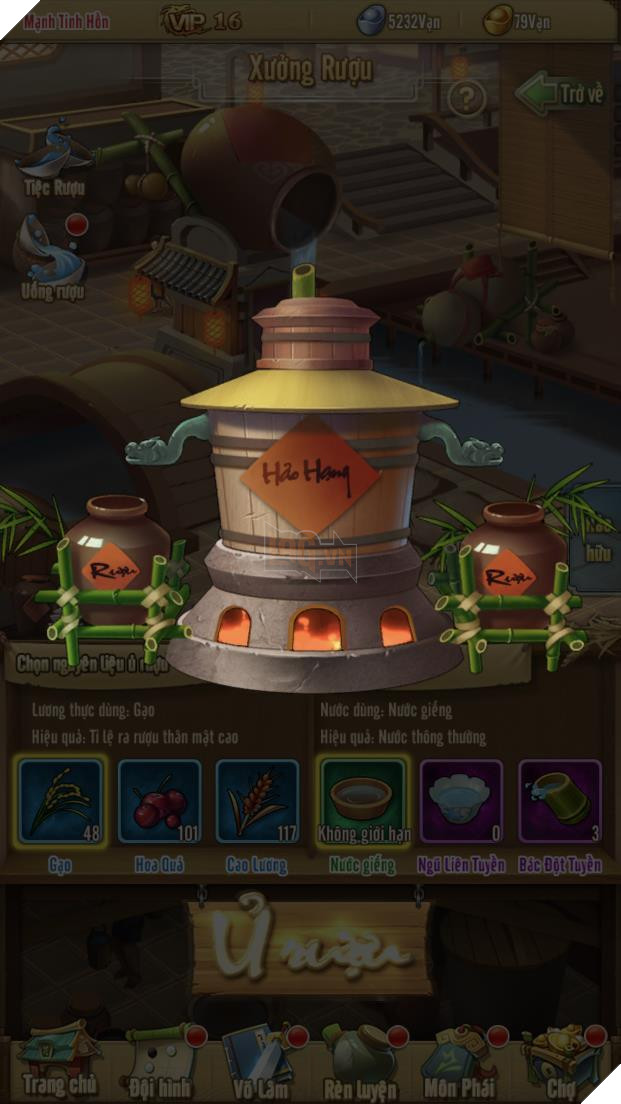
Task: Select the Bác Đột Tuyền water slot
Action: tap(560, 800)
